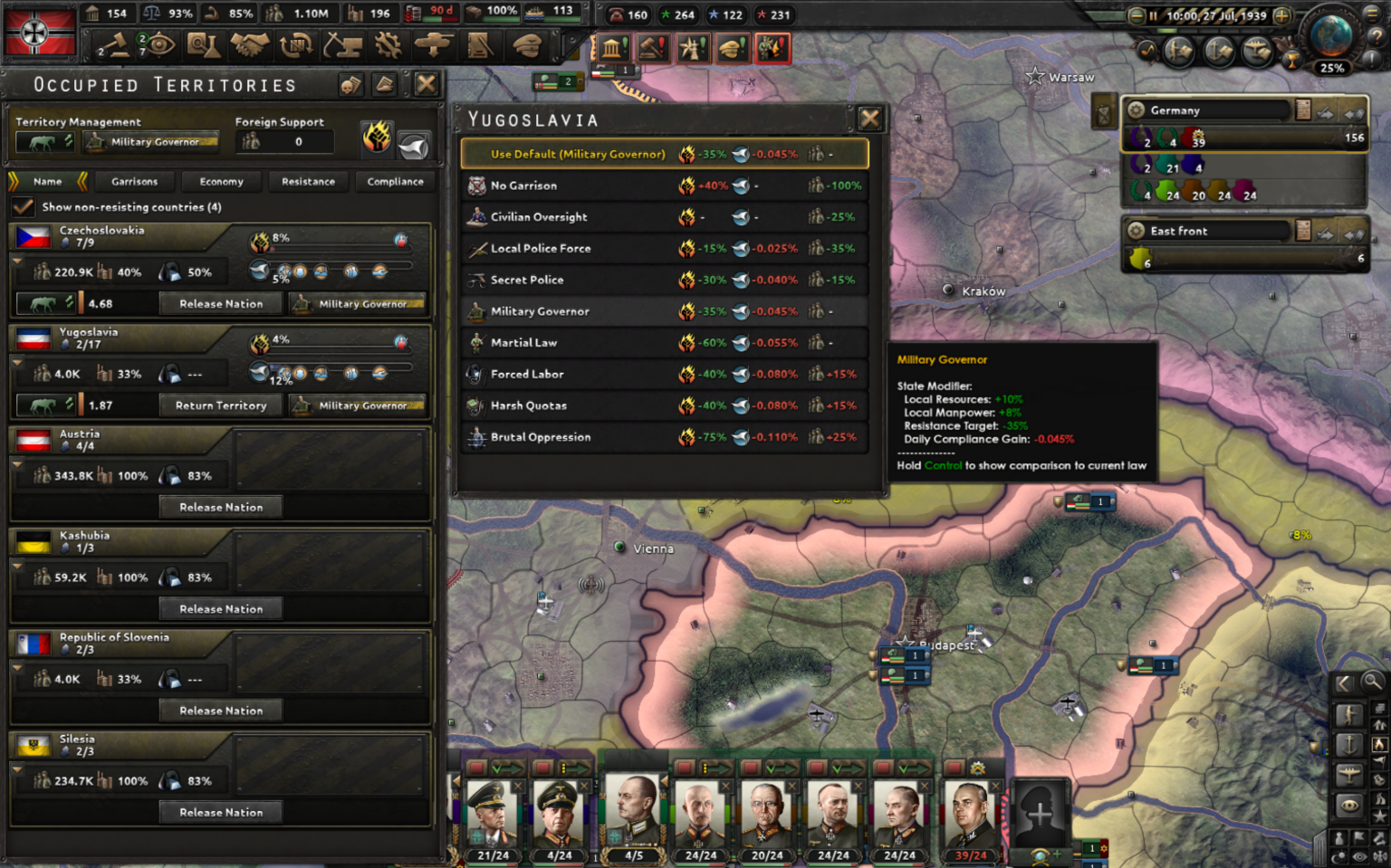Image resolution: width=1391 pixels, height=868 pixels.
Task: Switch to the Resistance sorting tab
Action: 308,182
